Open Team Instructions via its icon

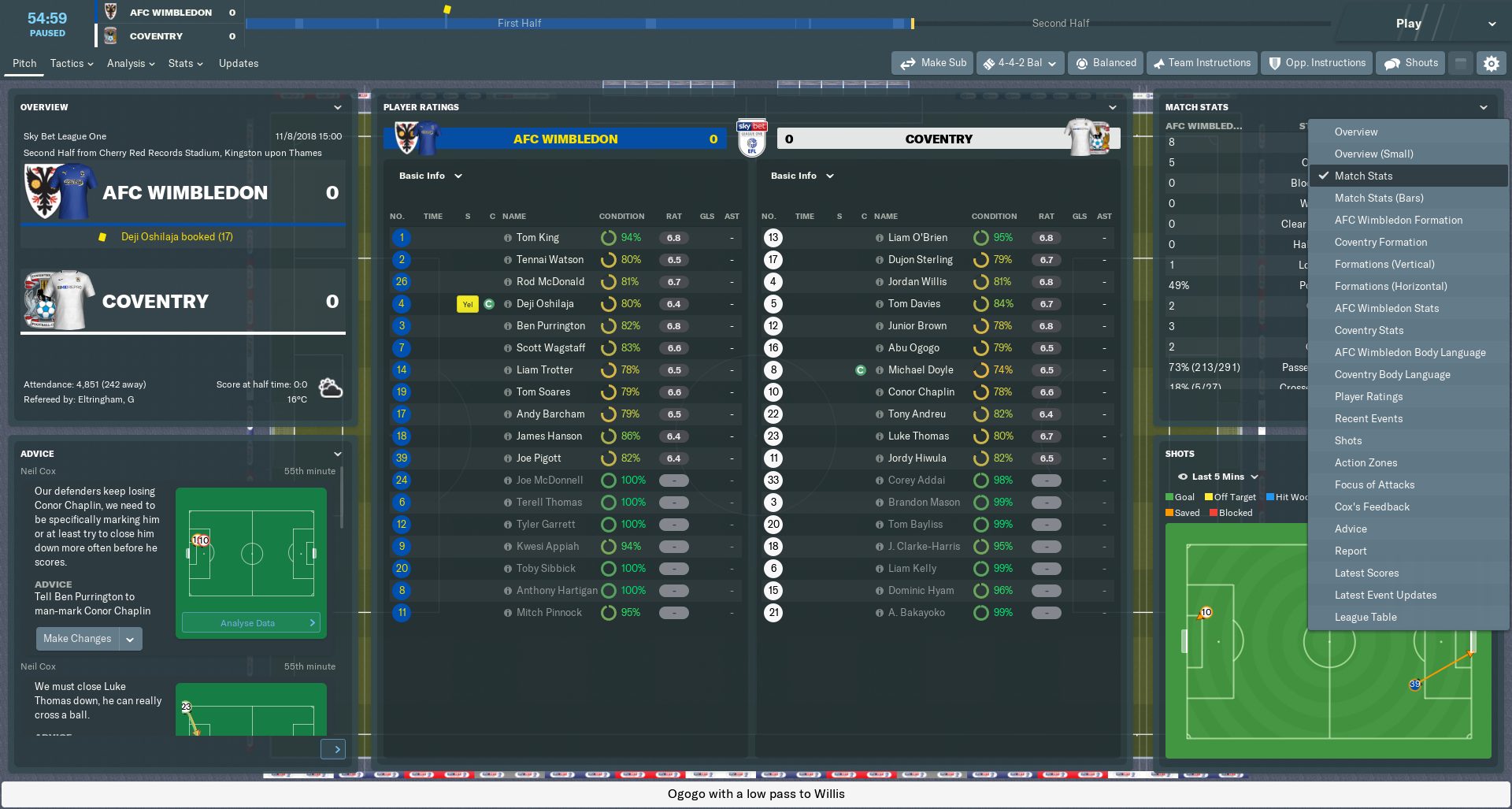[x=1158, y=62]
